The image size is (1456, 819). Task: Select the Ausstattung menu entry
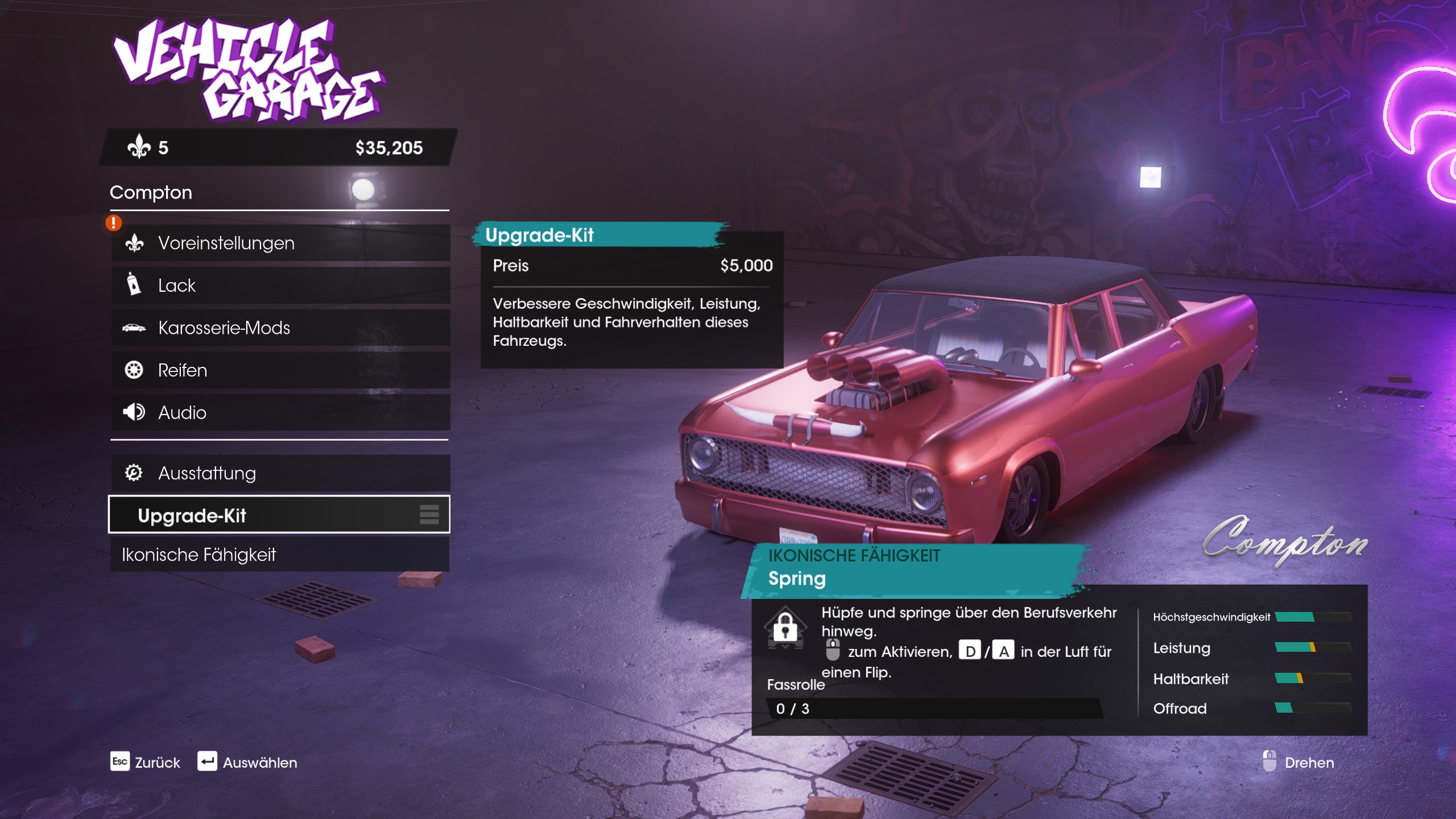280,473
